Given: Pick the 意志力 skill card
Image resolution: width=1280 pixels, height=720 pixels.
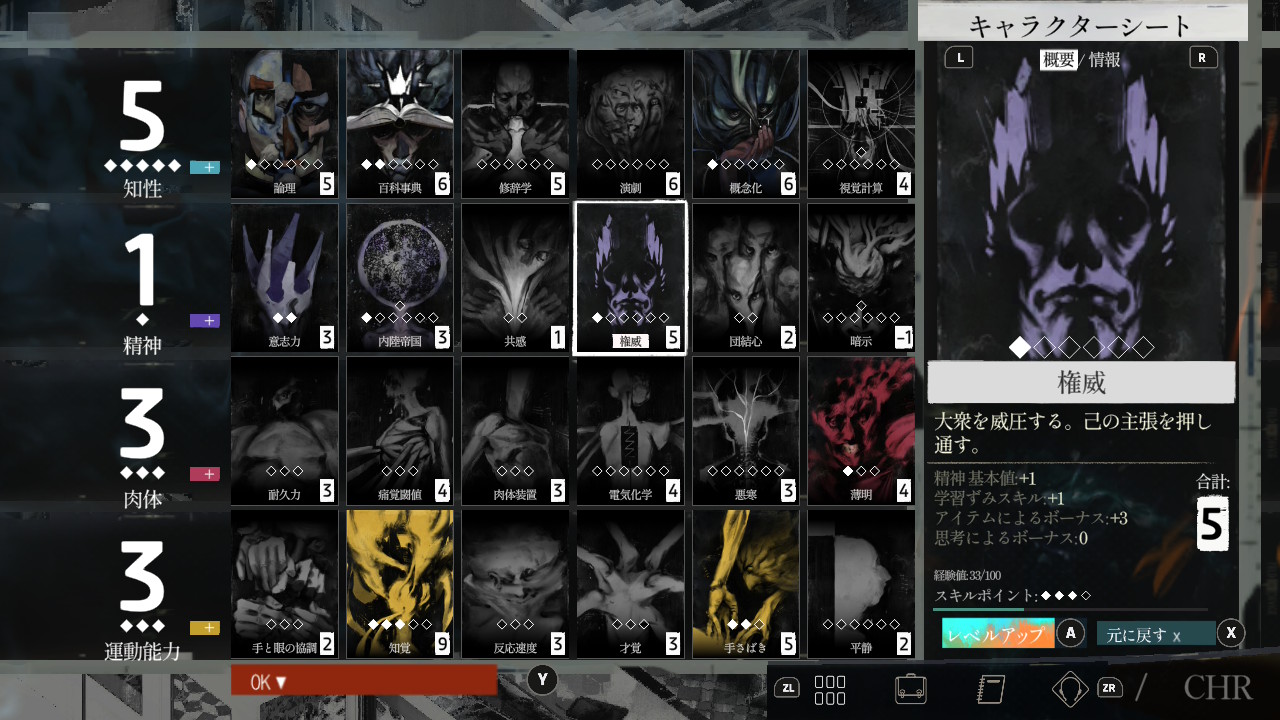Looking at the screenshot, I should [284, 277].
